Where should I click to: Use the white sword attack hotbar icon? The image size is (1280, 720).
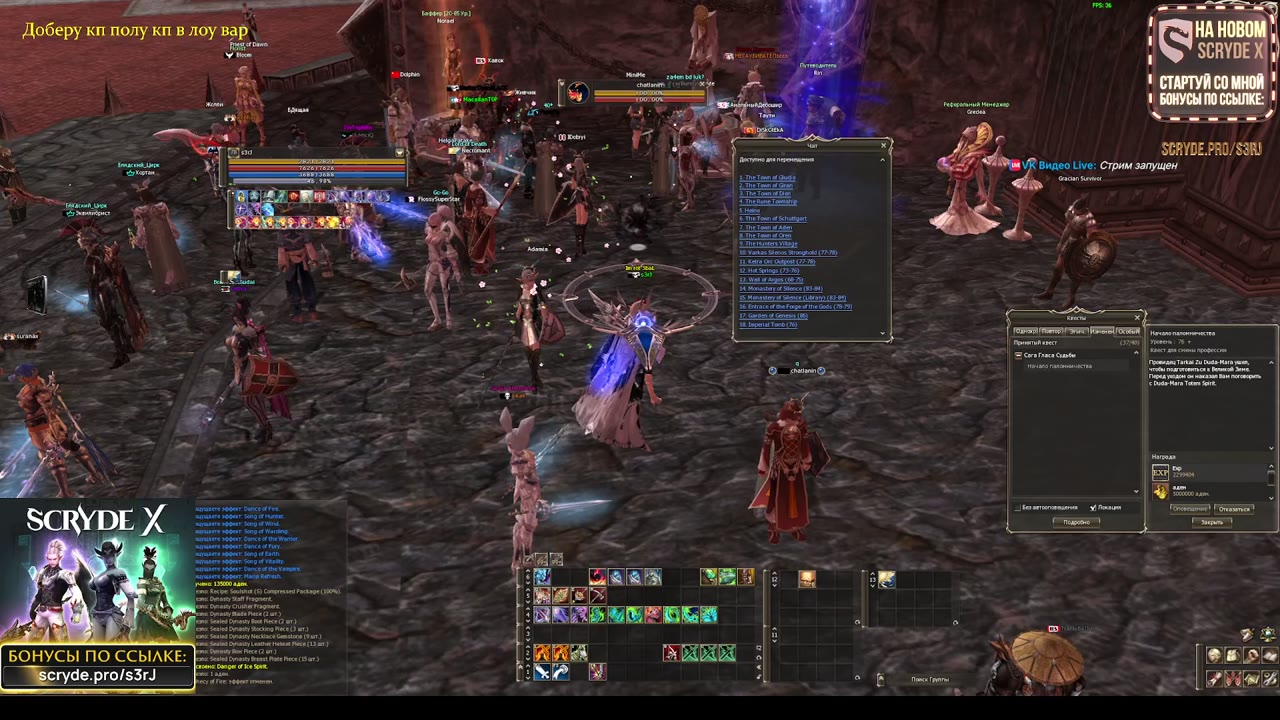click(x=542, y=672)
